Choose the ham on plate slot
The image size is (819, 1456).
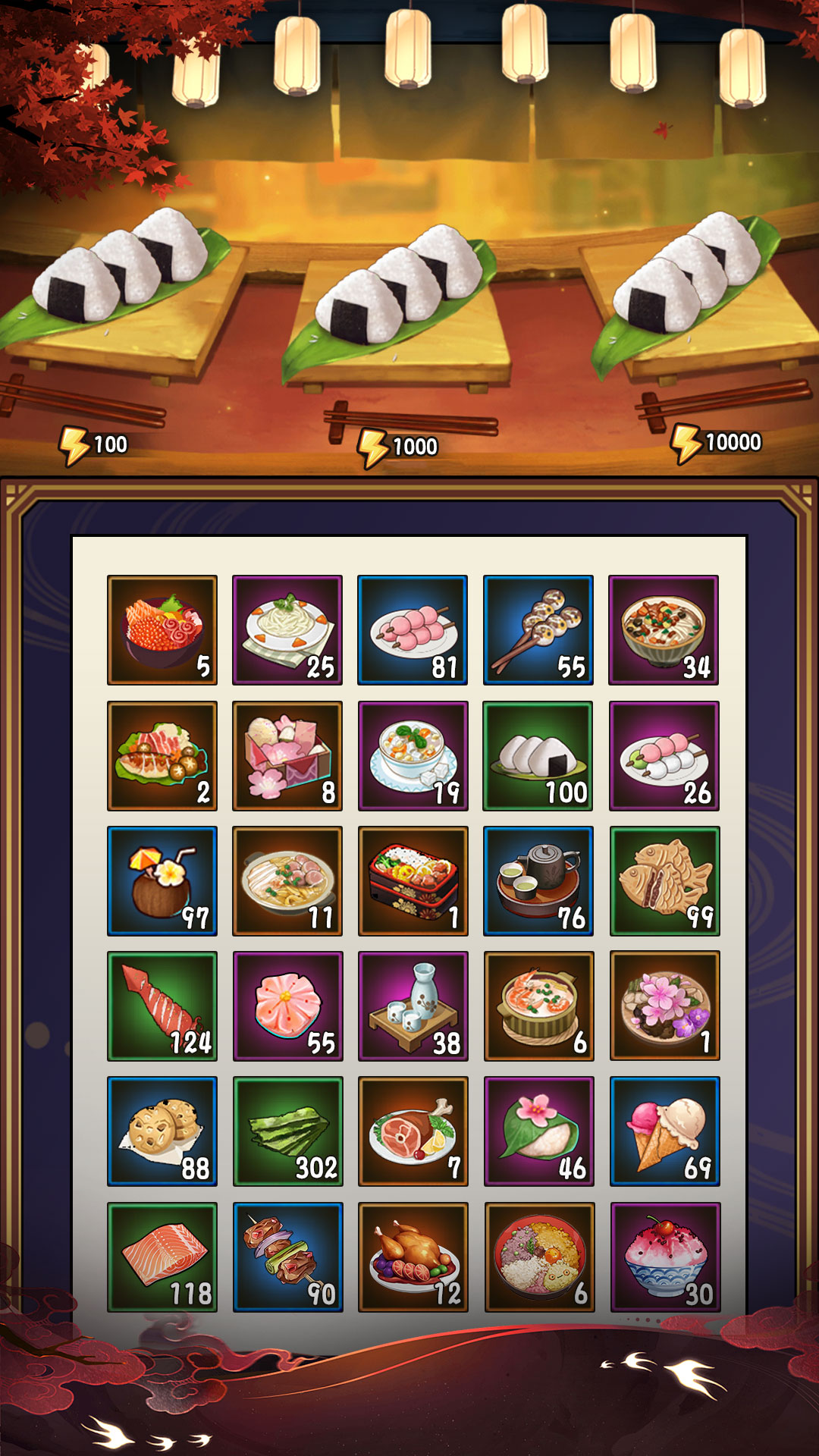(x=413, y=1131)
